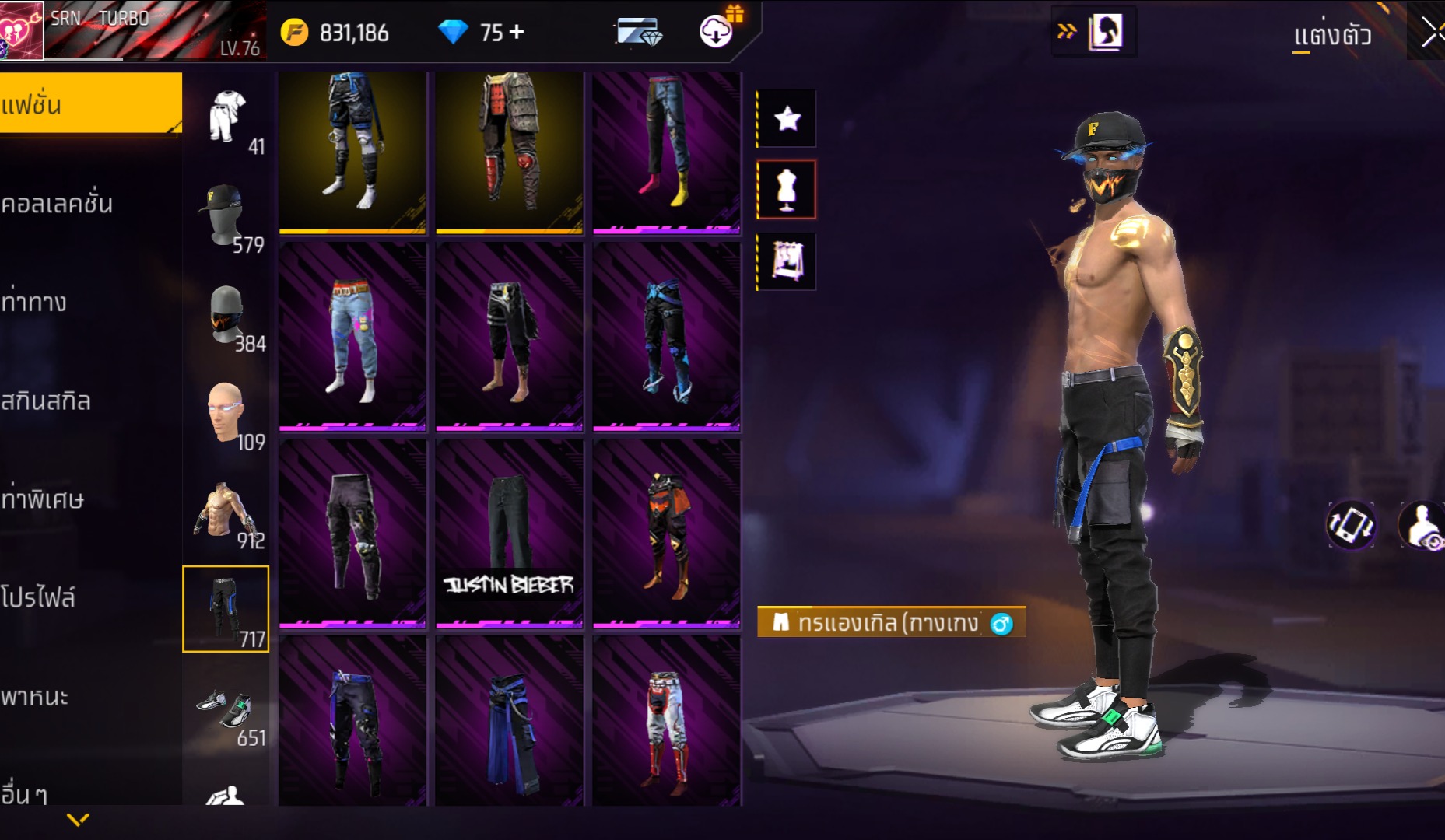The height and width of the screenshot is (840, 1445).
Task: Select the face mask category
Action: tap(227, 315)
